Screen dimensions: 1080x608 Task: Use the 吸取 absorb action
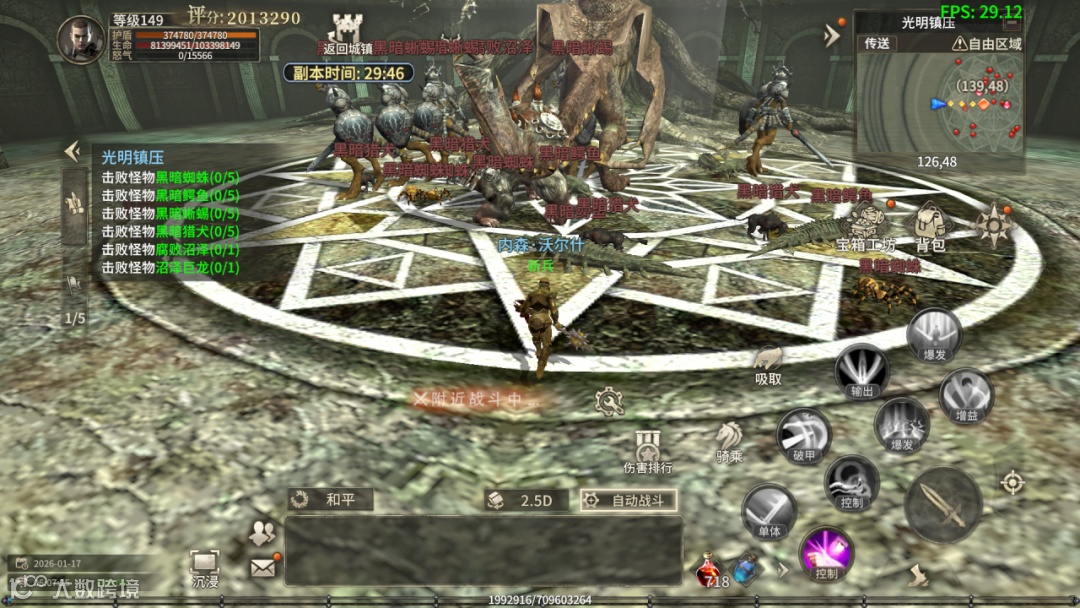coord(768,363)
